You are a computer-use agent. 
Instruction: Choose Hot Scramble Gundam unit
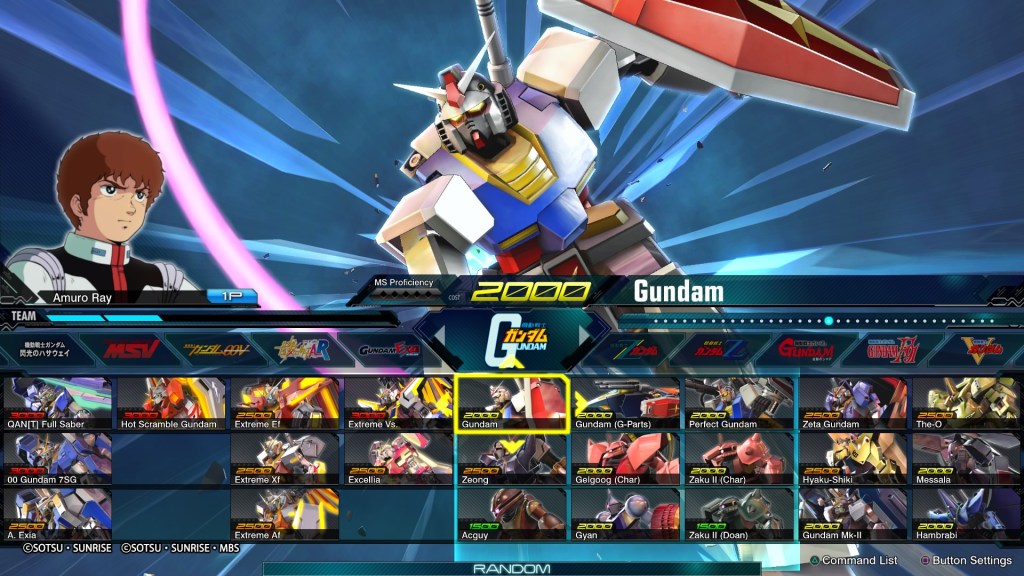click(x=172, y=402)
